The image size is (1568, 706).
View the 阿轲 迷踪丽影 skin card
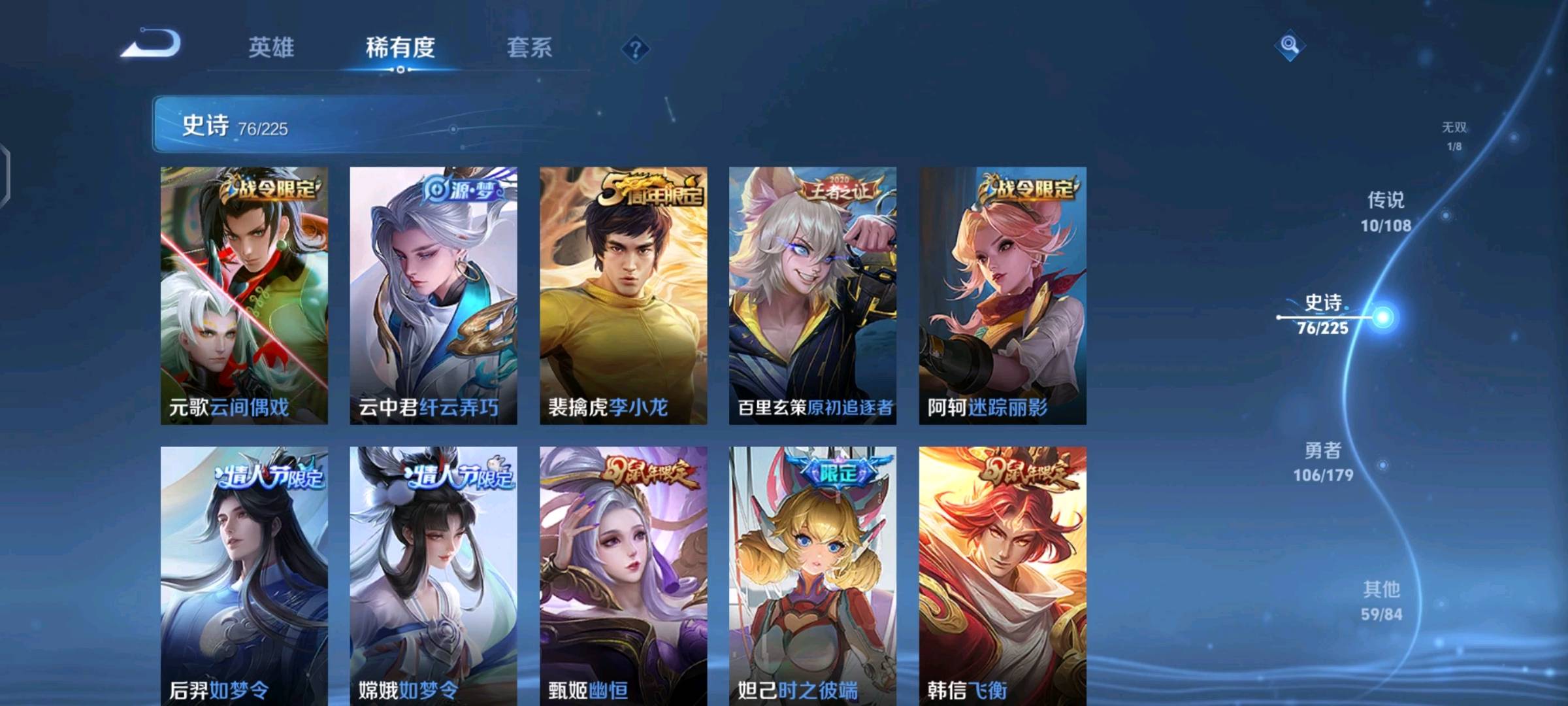1002,295
